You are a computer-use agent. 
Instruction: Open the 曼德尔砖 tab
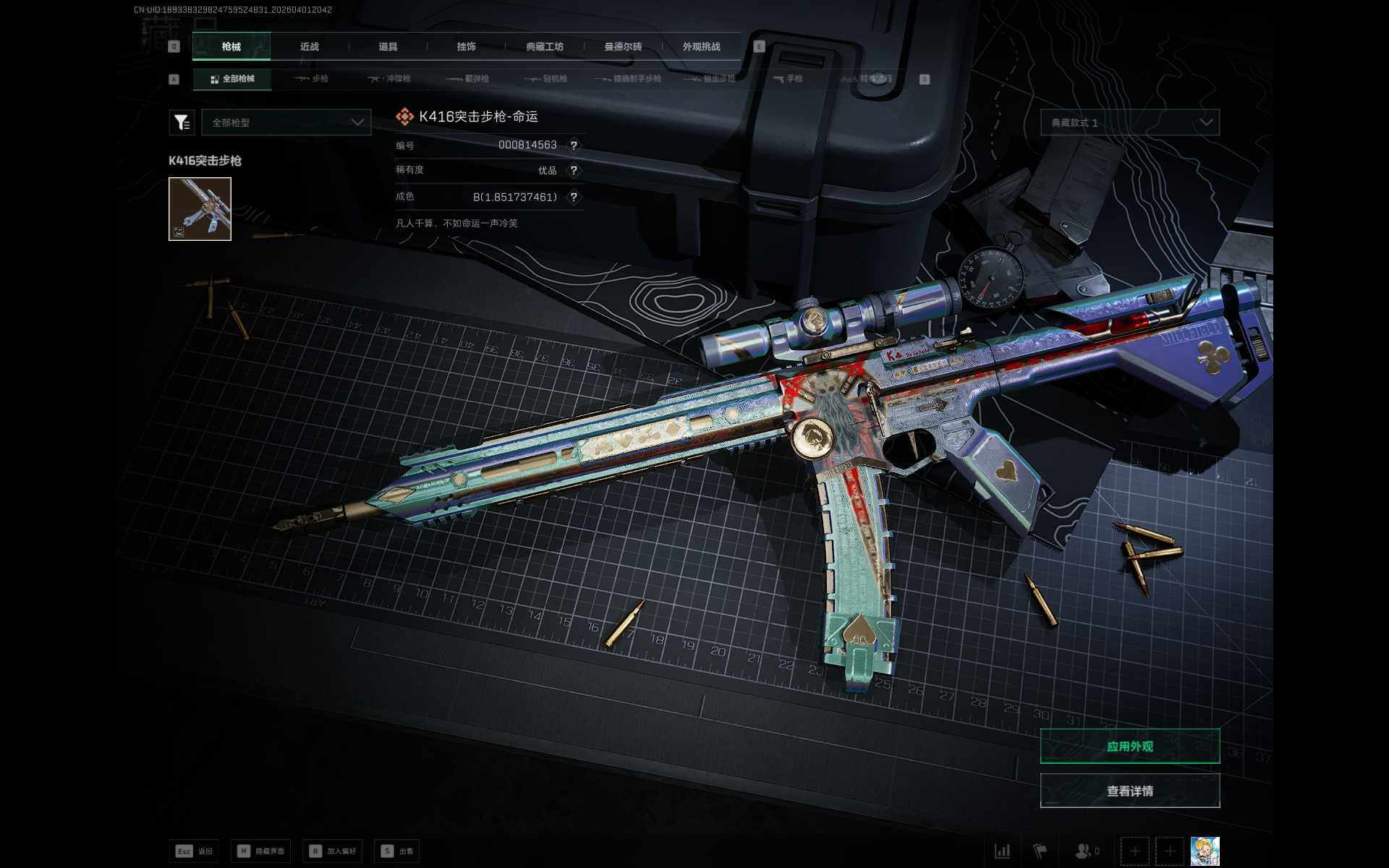(x=623, y=46)
